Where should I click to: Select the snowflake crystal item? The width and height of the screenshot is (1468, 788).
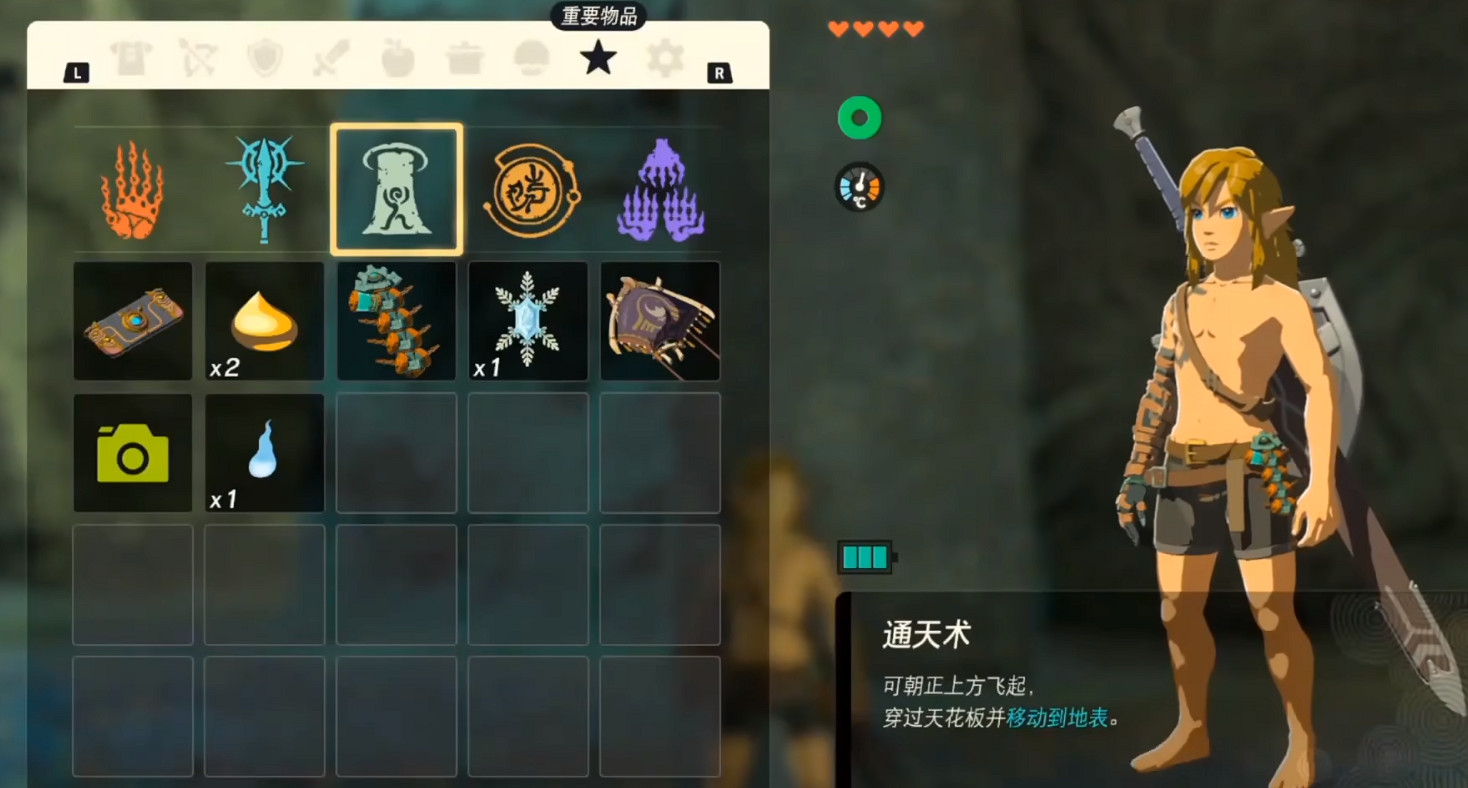pos(528,320)
